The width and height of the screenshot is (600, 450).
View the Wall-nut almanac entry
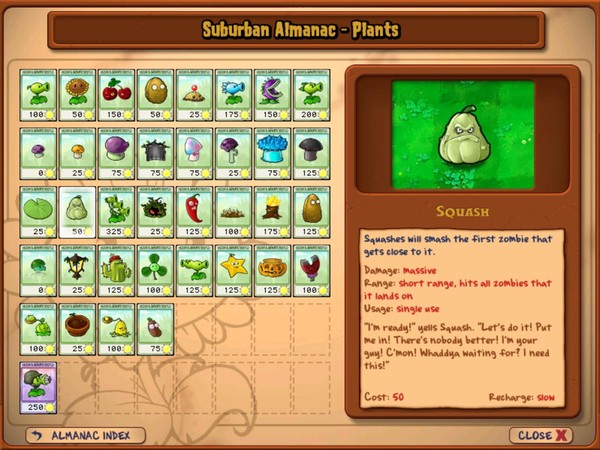[155, 95]
